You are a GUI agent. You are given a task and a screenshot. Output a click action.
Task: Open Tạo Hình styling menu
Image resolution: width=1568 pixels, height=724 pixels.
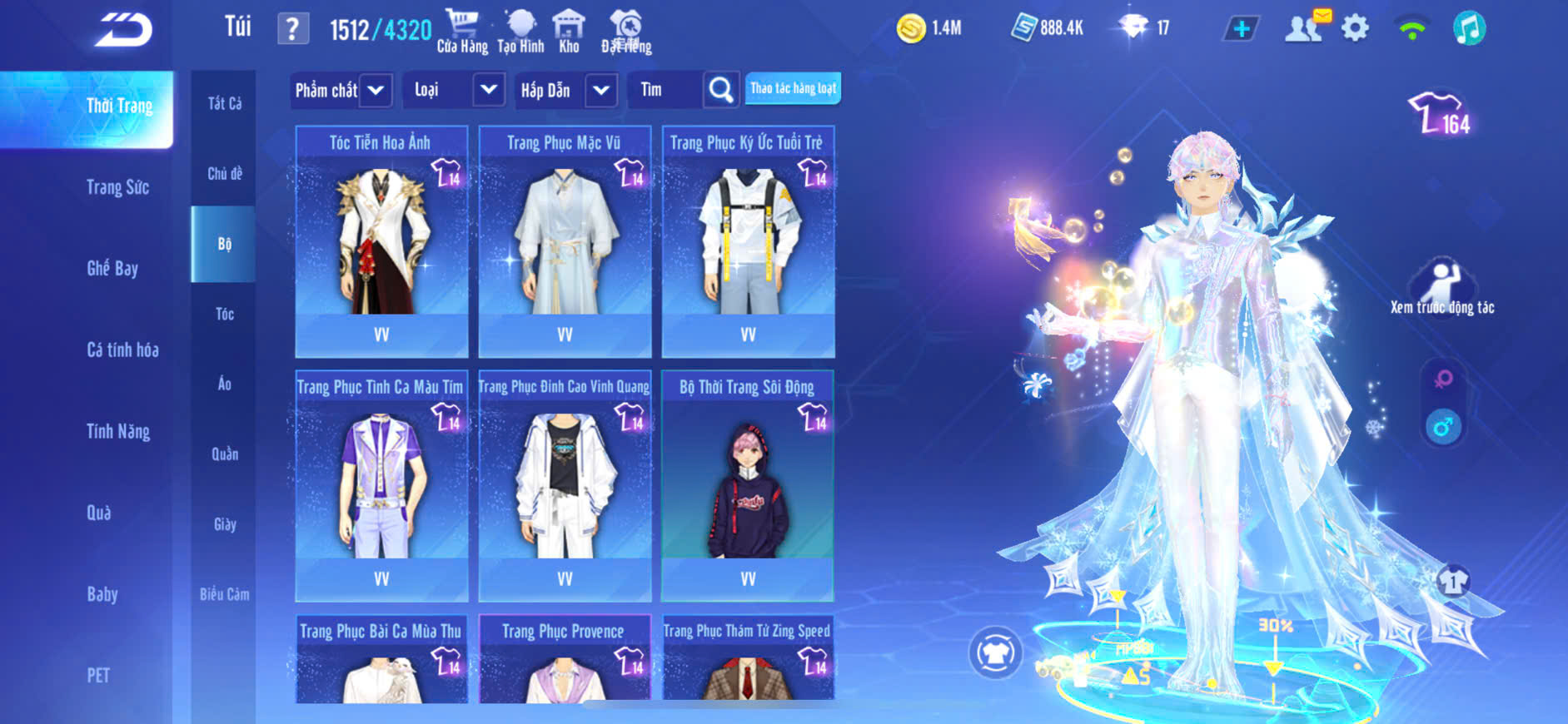[x=520, y=31]
